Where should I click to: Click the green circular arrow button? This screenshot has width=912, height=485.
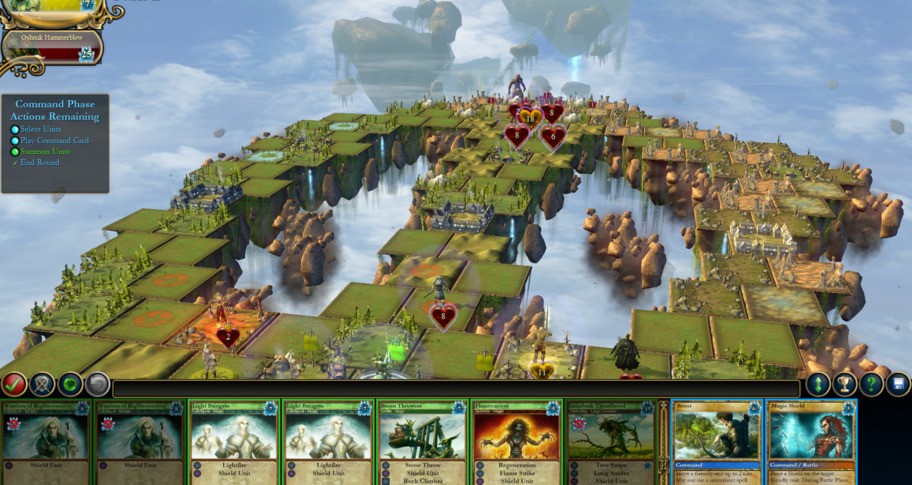pyautogui.click(x=70, y=383)
